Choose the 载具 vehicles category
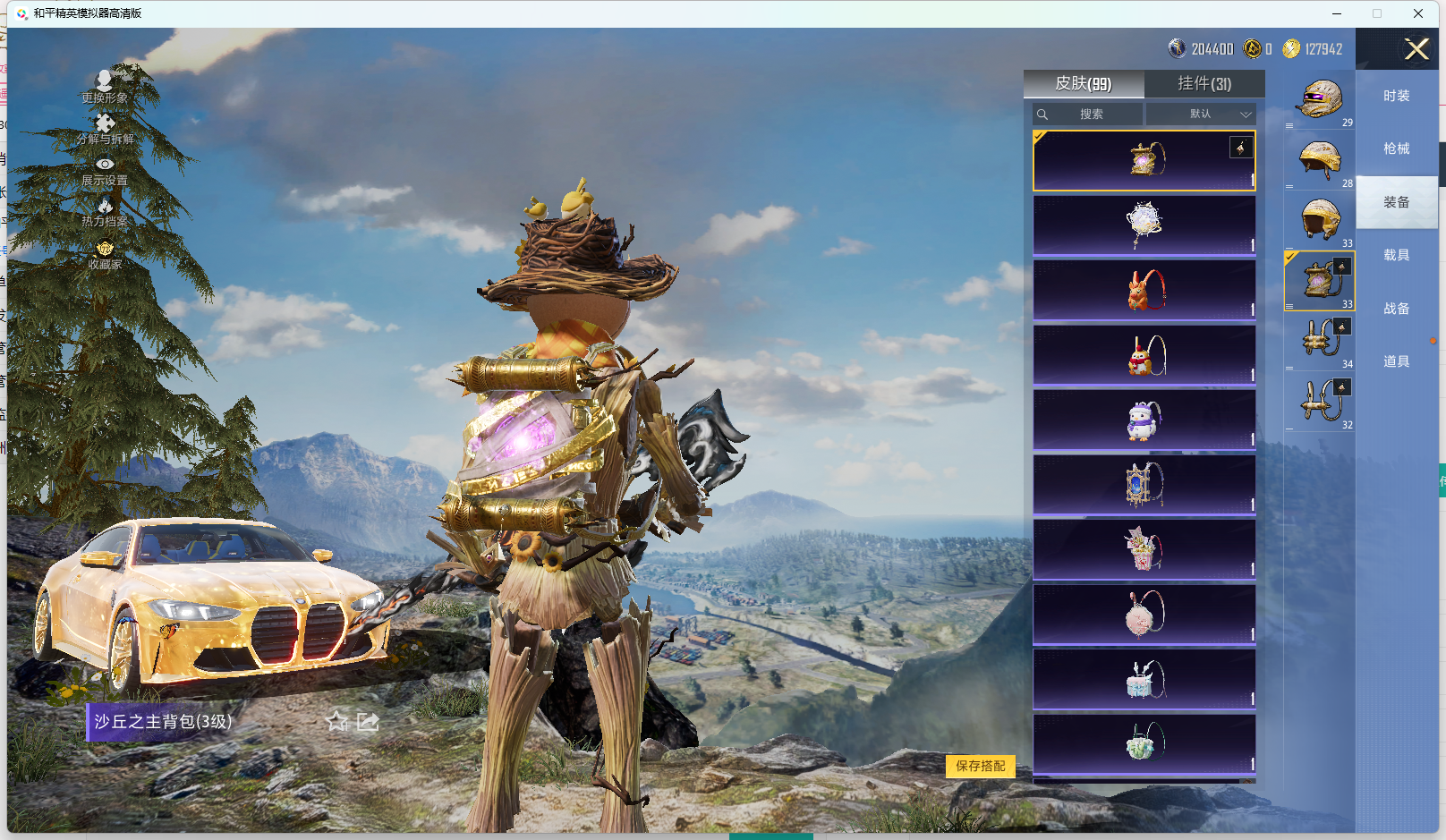The width and height of the screenshot is (1446, 840). [1396, 255]
